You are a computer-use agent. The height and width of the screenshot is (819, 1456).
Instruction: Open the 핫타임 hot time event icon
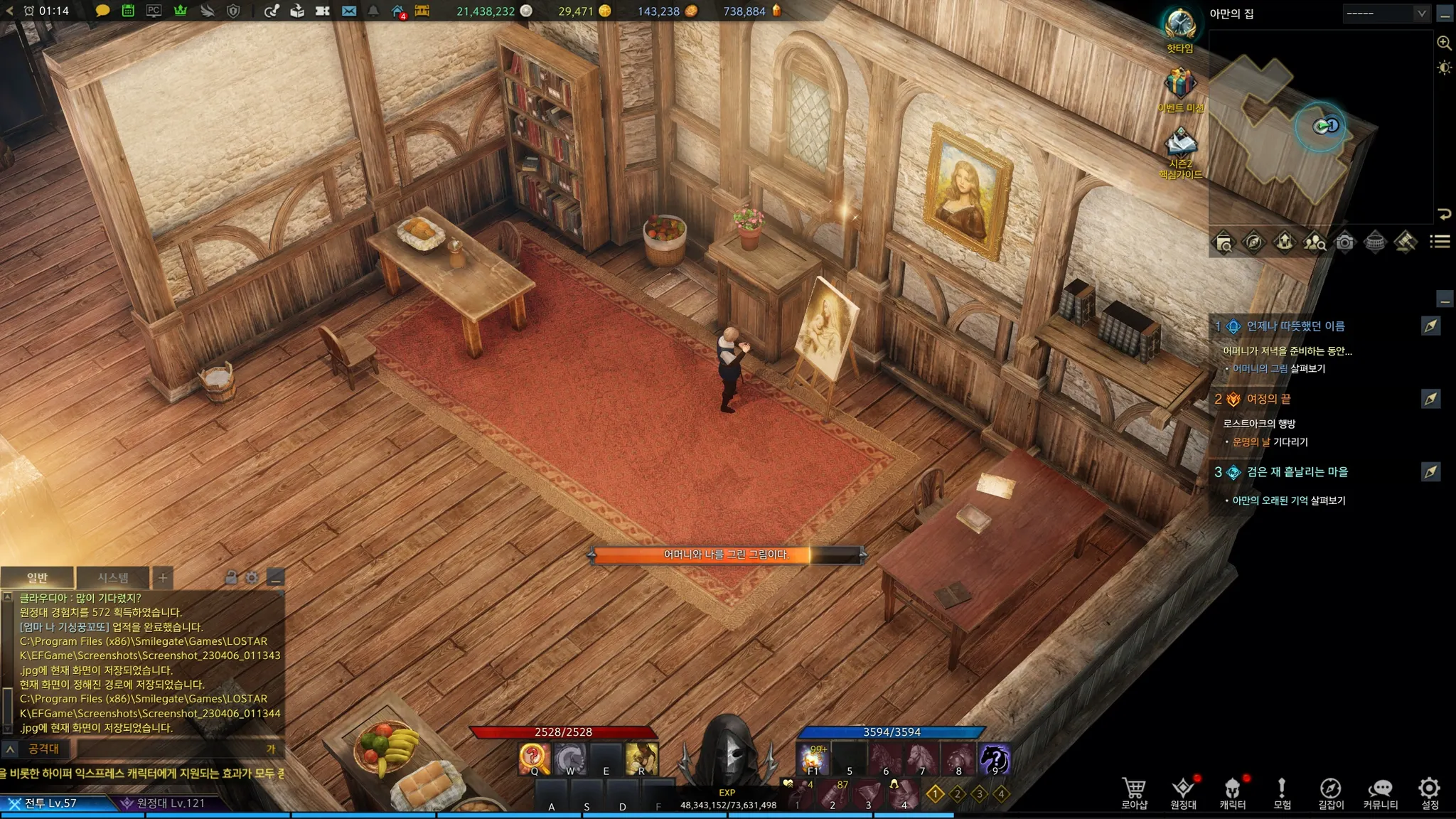(1180, 30)
